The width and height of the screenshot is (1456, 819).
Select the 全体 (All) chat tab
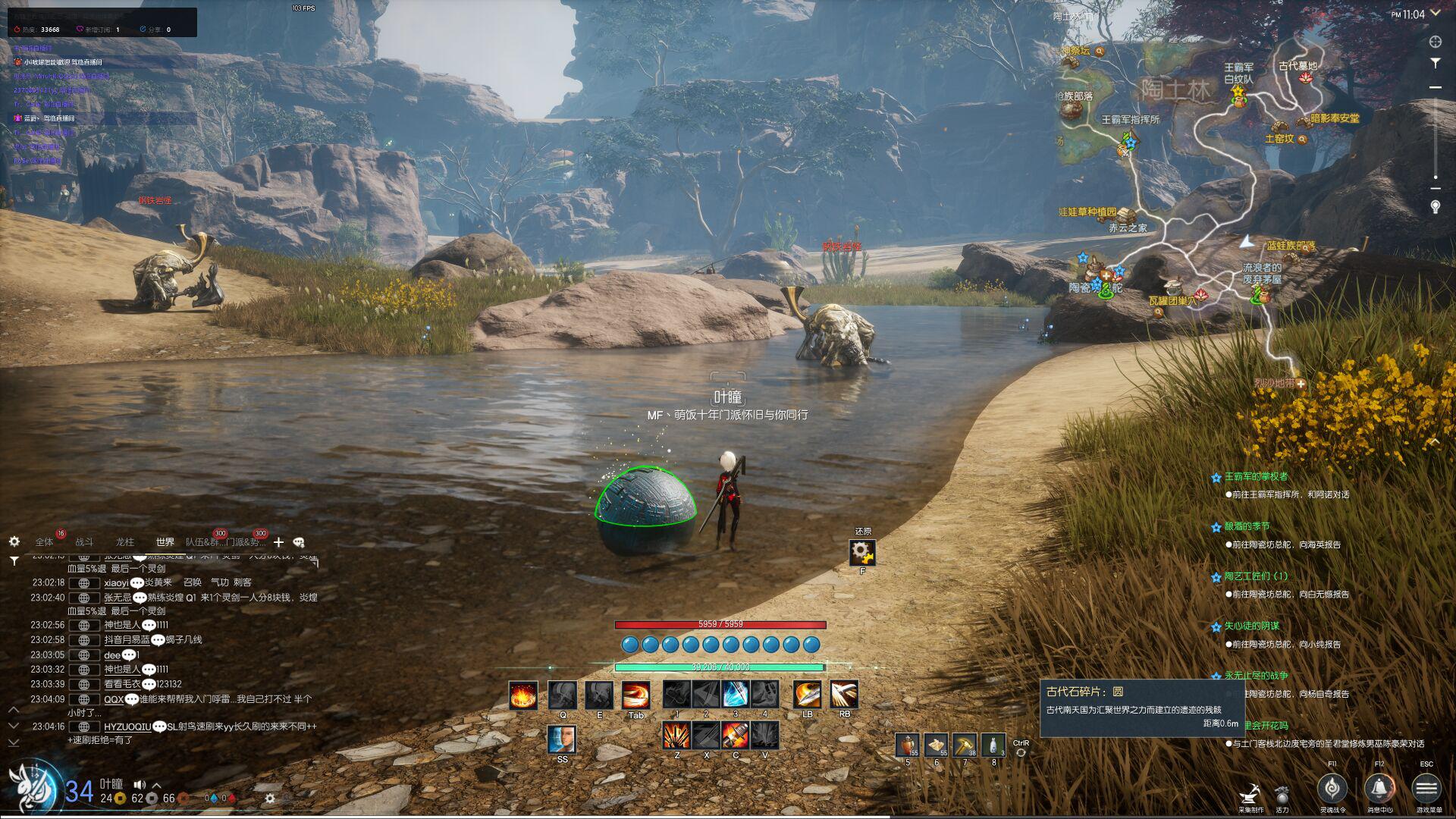coord(44,542)
